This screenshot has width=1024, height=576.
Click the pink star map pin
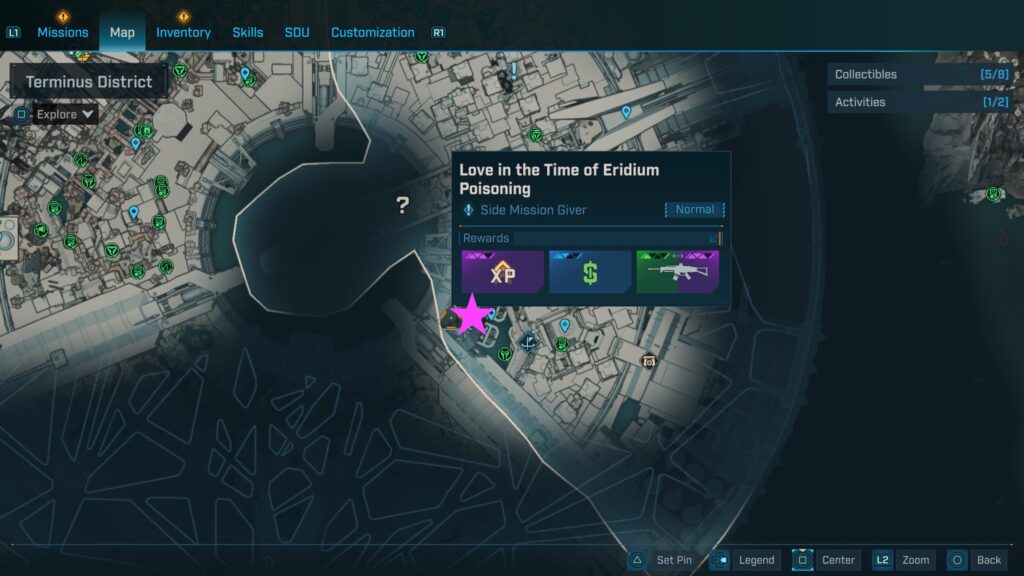473,316
